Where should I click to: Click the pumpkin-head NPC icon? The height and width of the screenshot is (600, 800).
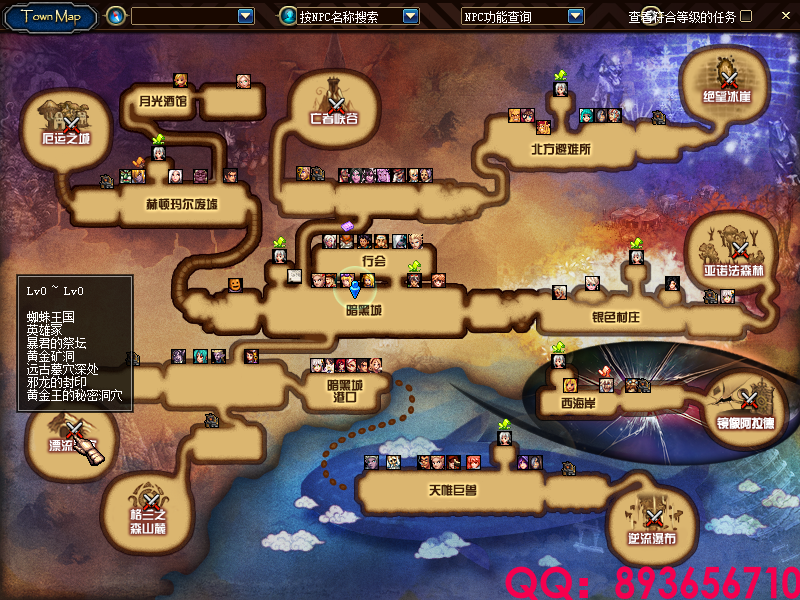pos(235,285)
